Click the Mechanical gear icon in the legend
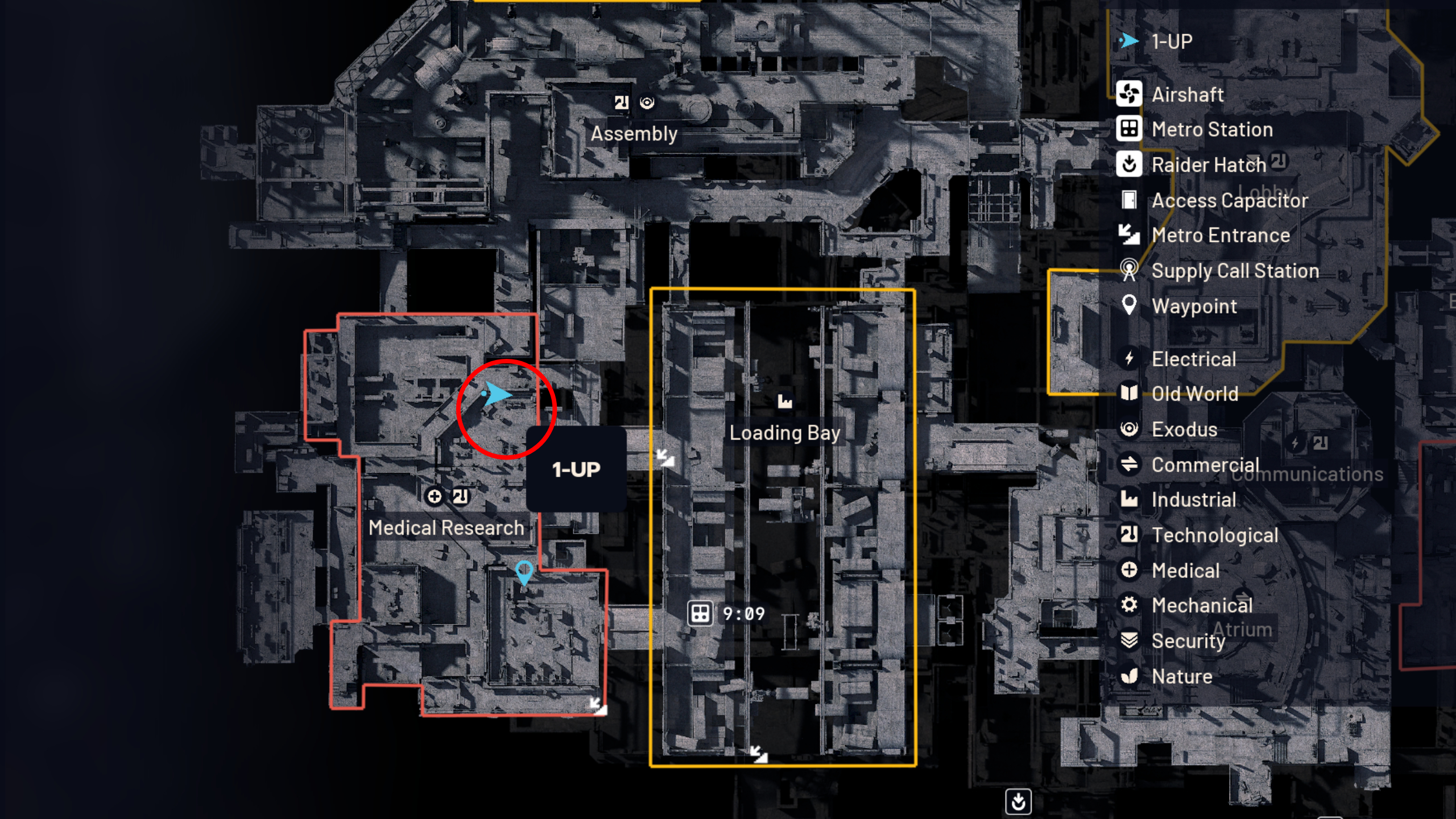The image size is (1456, 819). pos(1130,605)
